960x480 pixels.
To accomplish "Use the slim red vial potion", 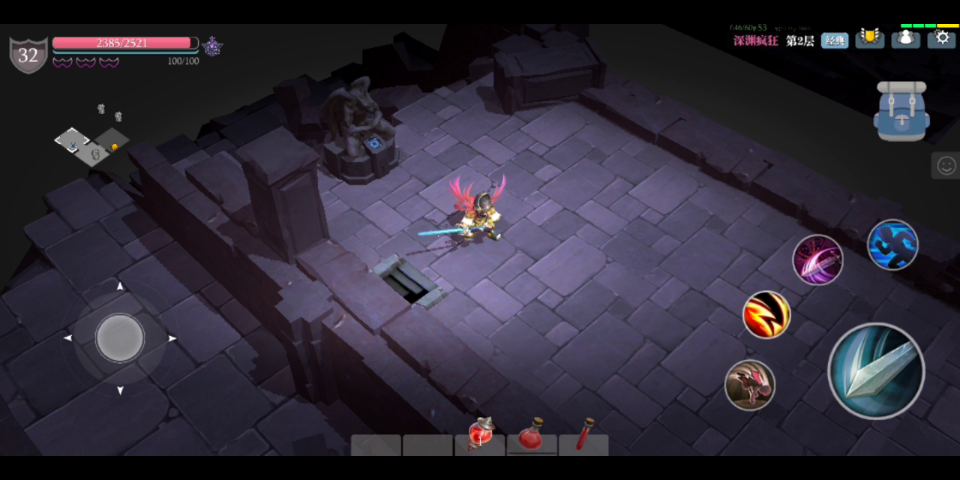I will click(x=584, y=437).
